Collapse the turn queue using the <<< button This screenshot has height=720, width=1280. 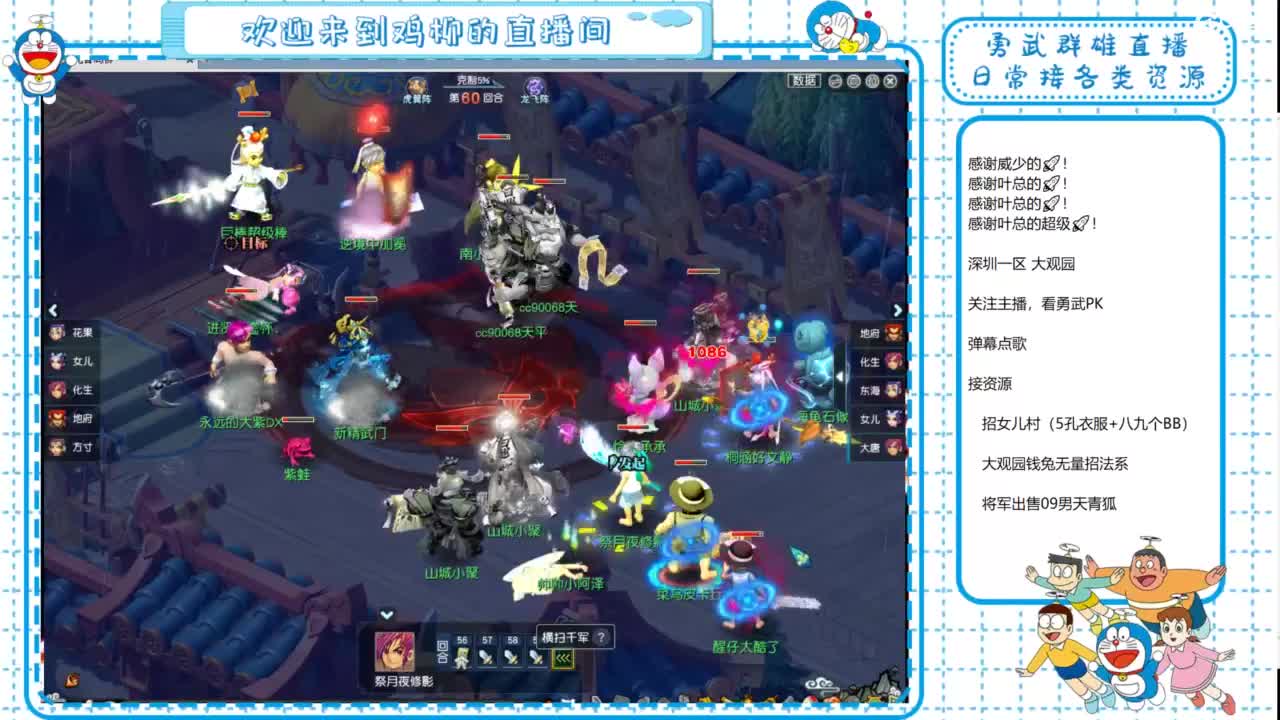pos(563,658)
